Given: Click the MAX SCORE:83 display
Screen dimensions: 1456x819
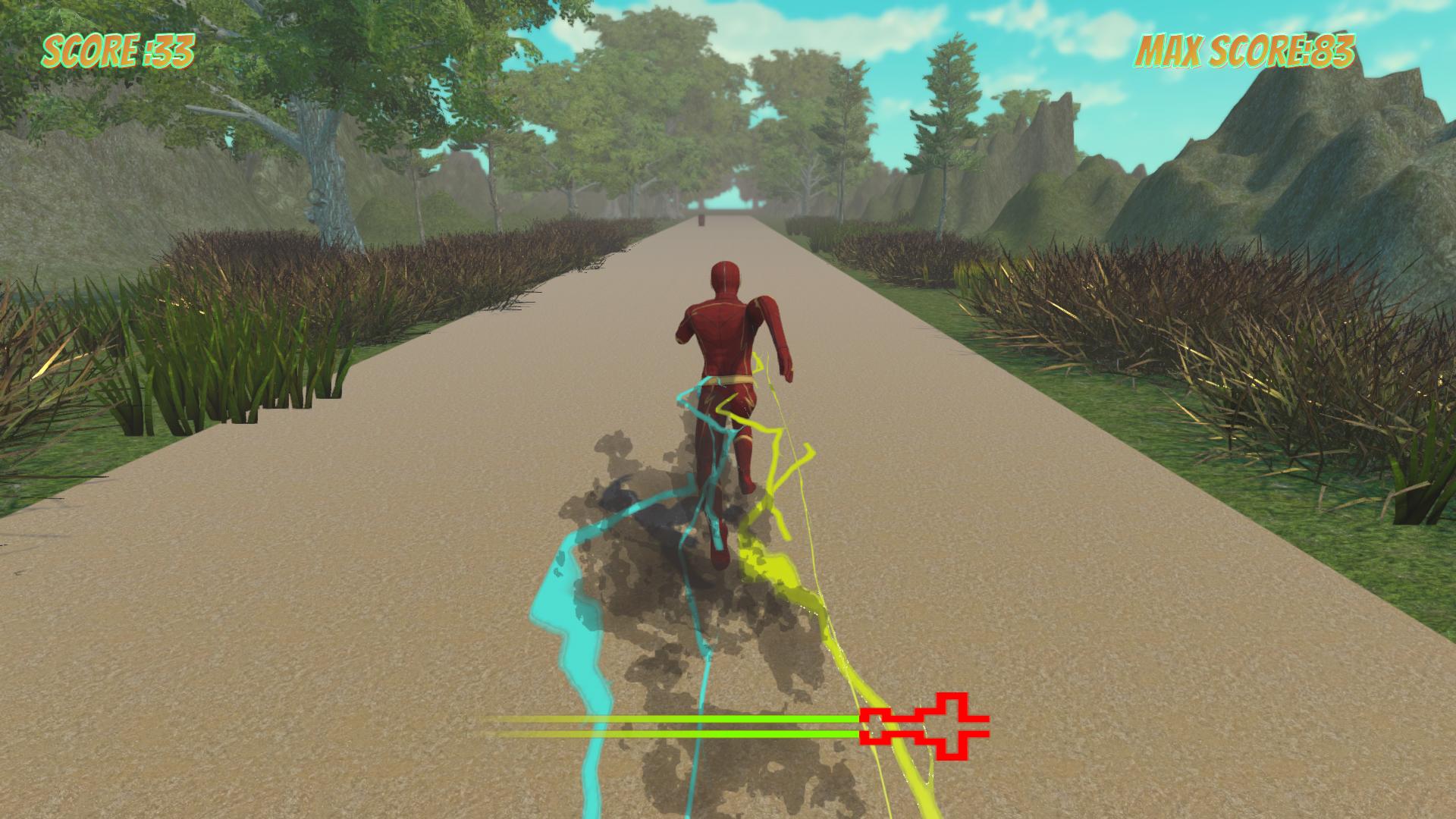Looking at the screenshot, I should pos(1244,52).
